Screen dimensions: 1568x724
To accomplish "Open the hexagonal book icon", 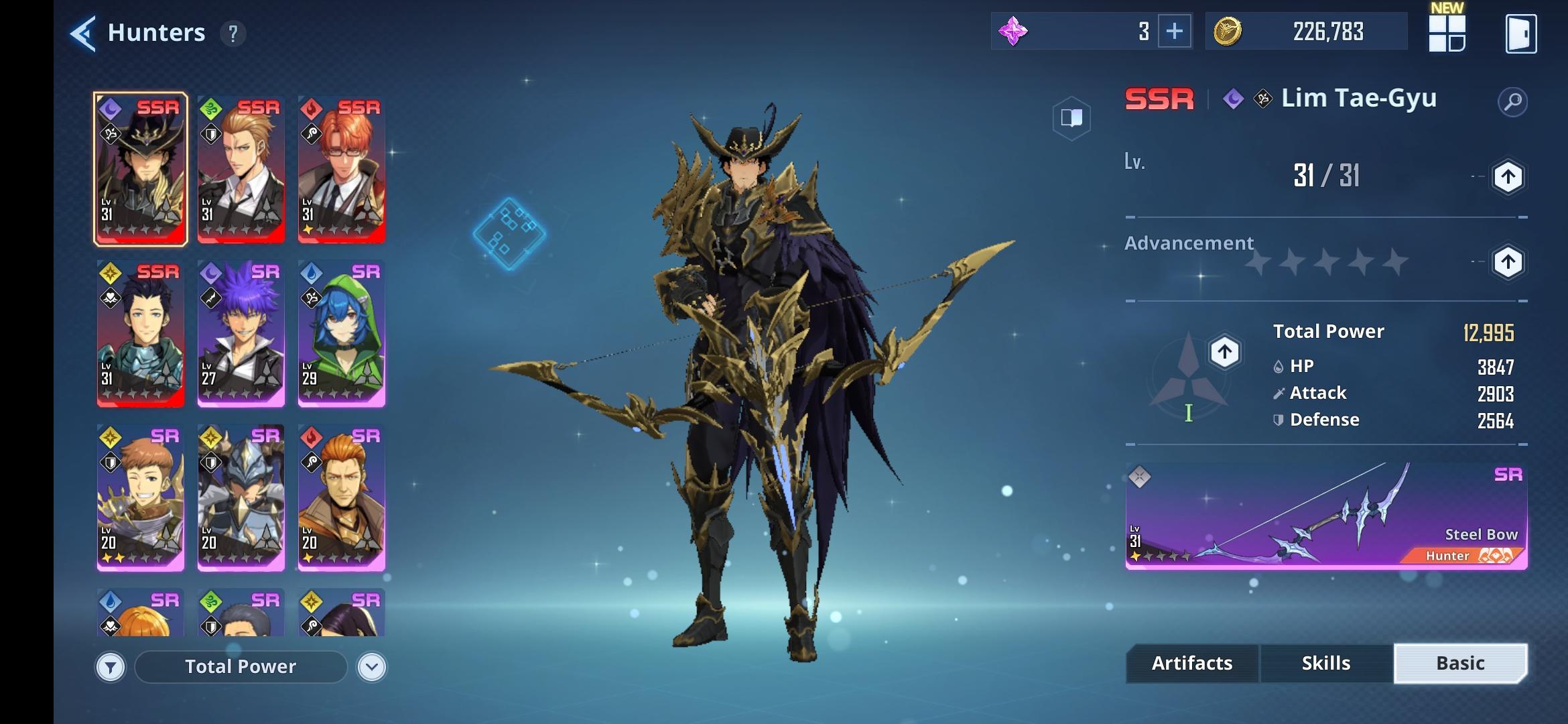I will pos(1071,119).
